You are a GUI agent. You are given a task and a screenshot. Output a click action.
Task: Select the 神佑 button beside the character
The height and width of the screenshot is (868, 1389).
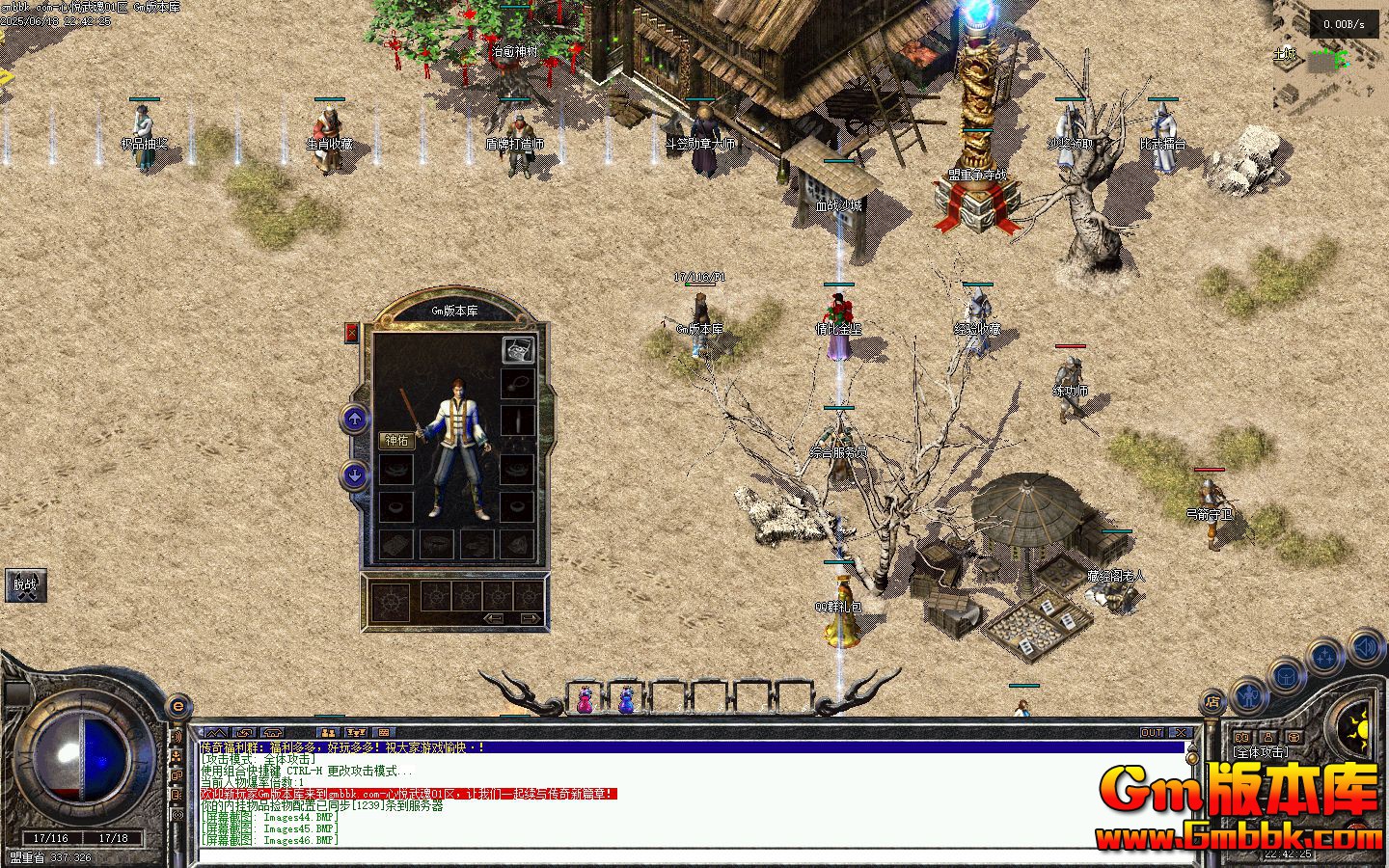[x=396, y=441]
